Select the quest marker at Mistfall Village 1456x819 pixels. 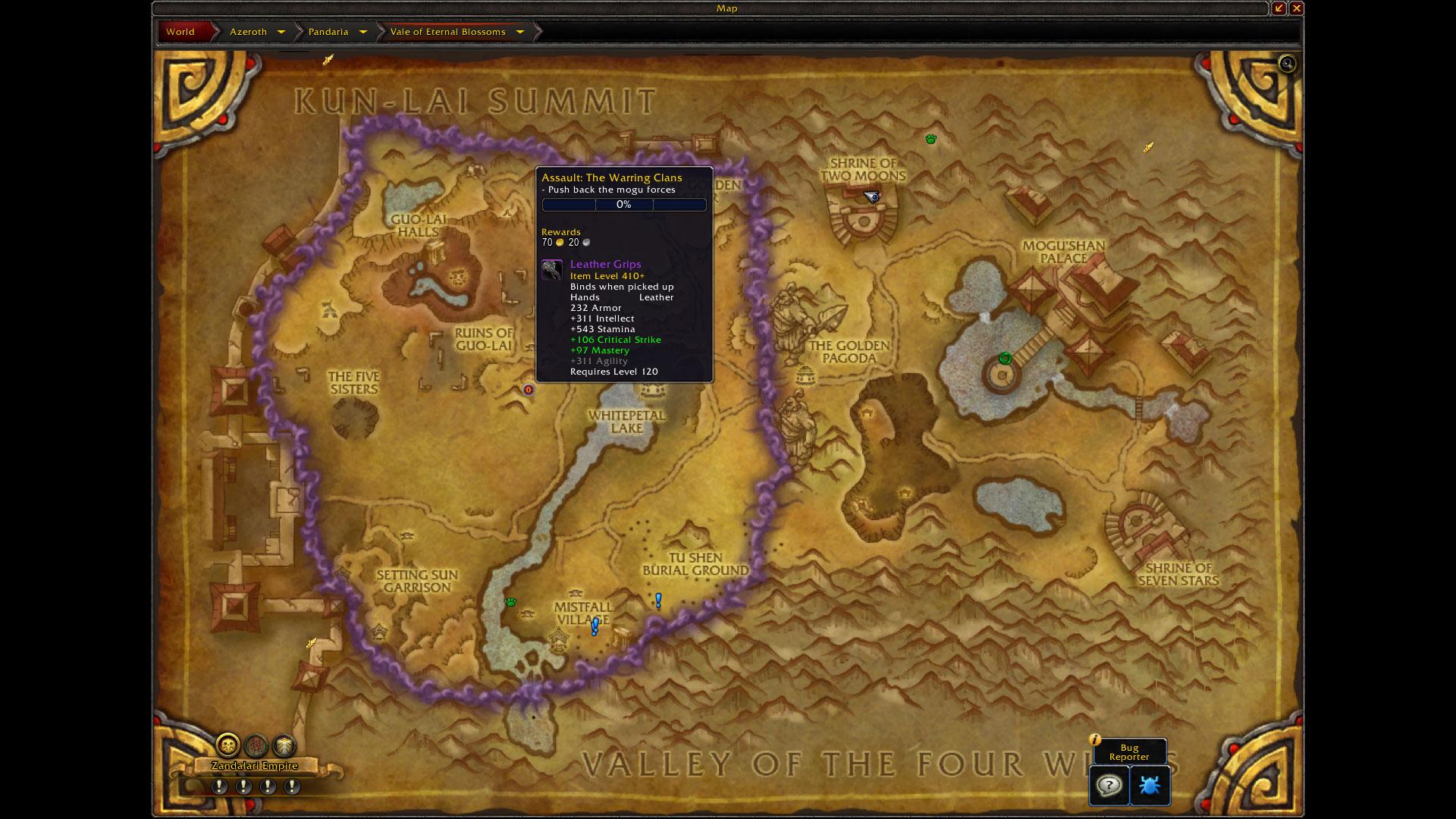pos(595,626)
